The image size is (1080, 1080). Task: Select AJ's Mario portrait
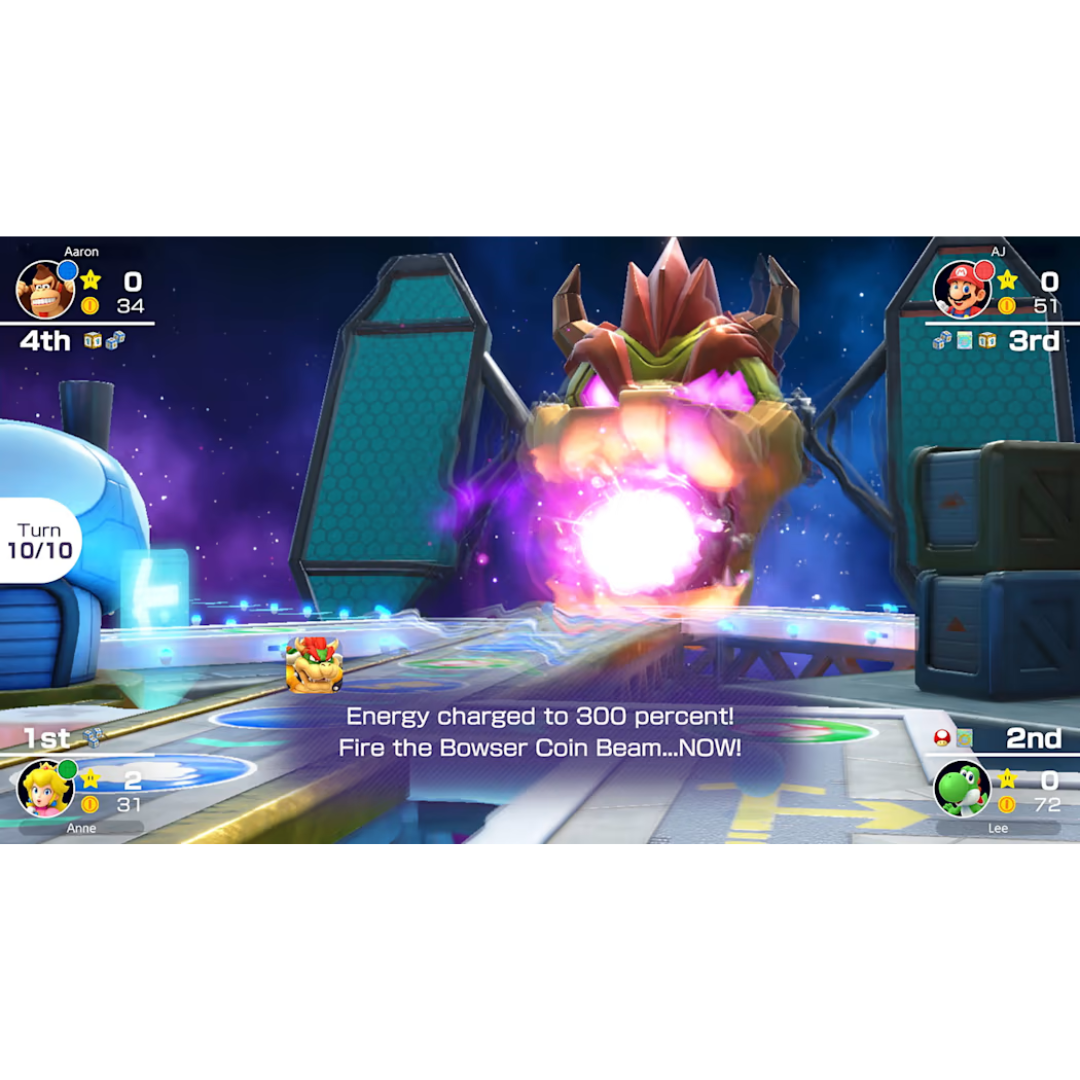tap(962, 289)
